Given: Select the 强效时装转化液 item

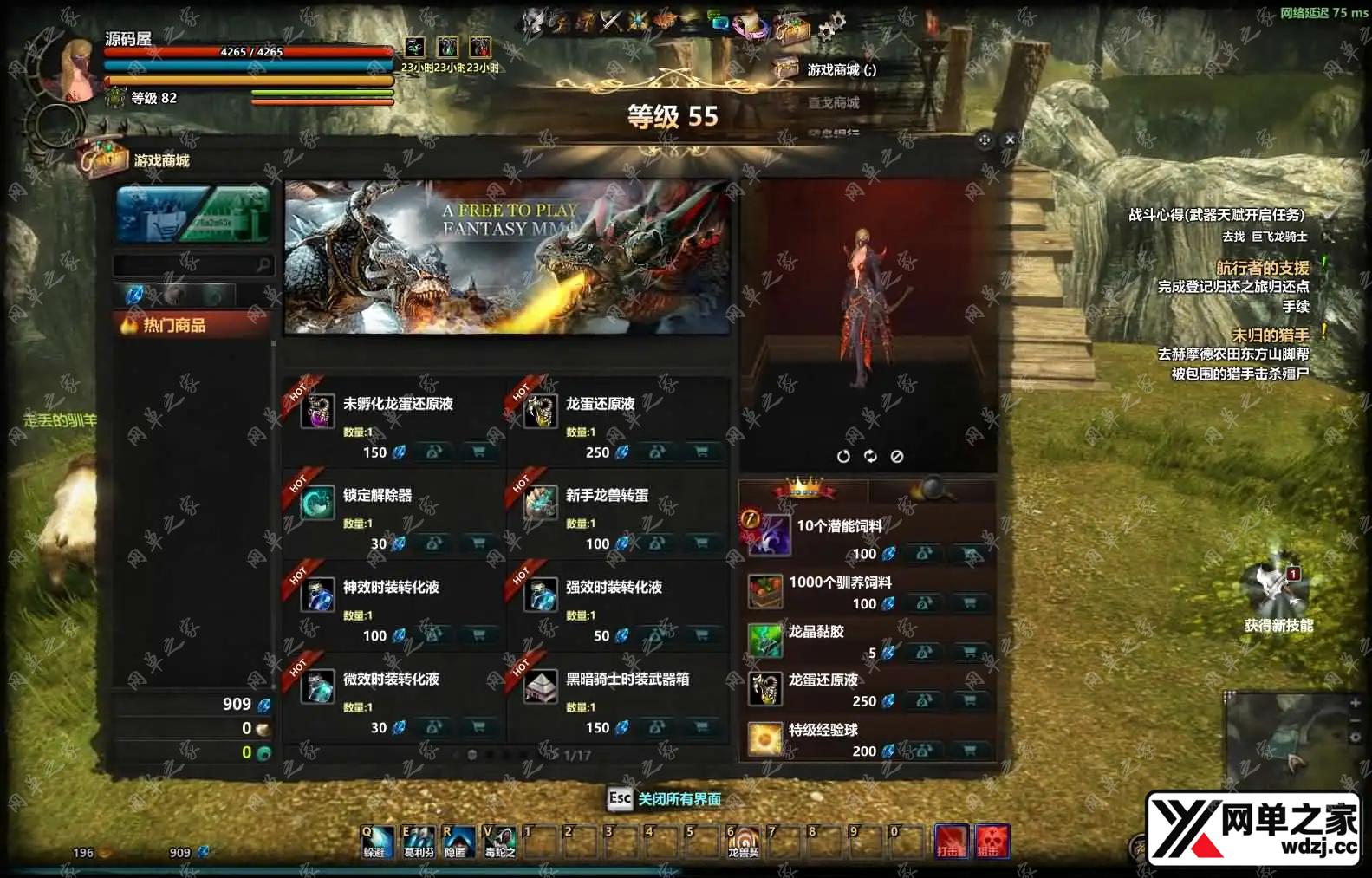Looking at the screenshot, I should (x=614, y=588).
